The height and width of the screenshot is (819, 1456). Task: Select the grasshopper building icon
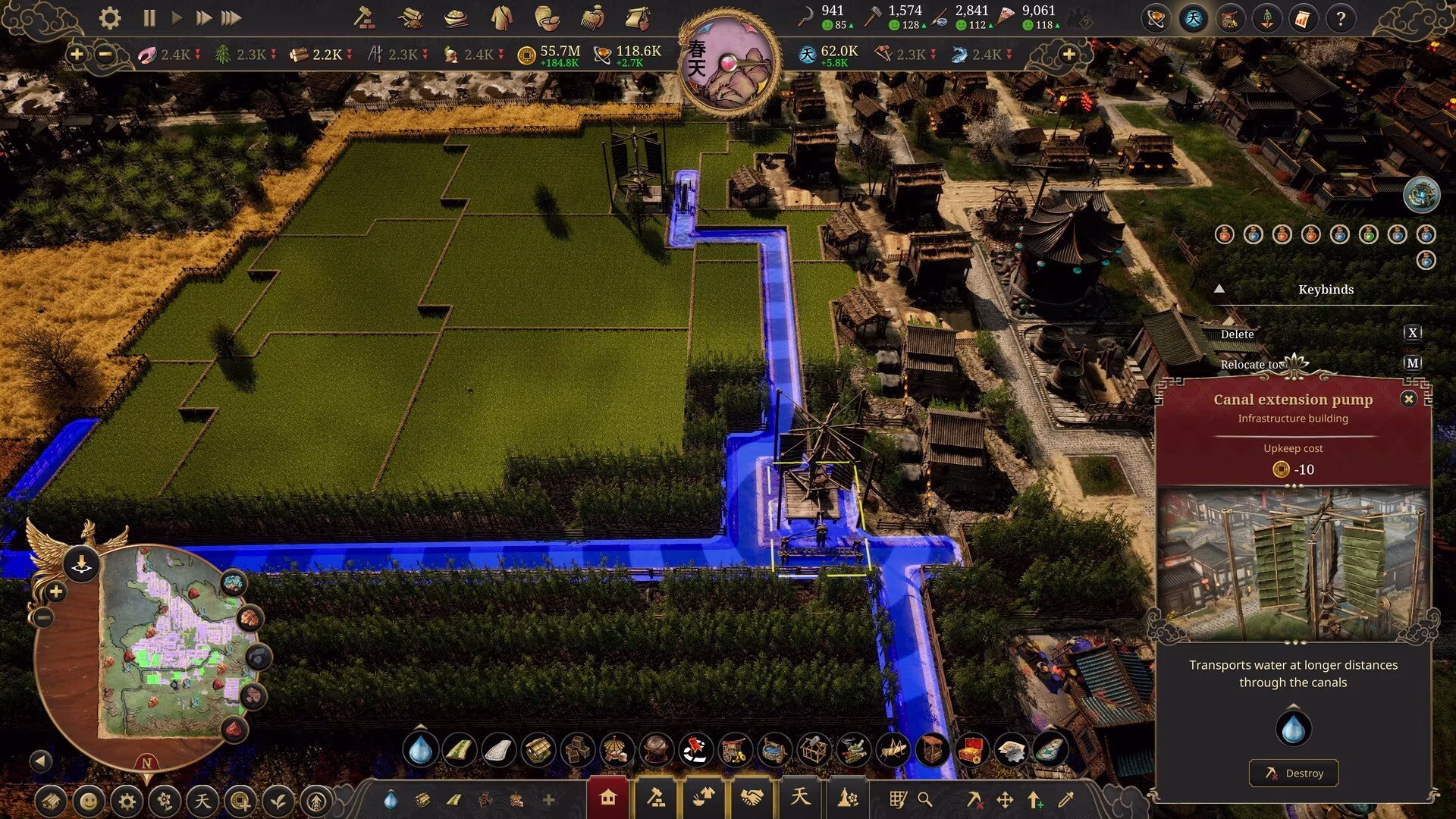click(x=893, y=751)
